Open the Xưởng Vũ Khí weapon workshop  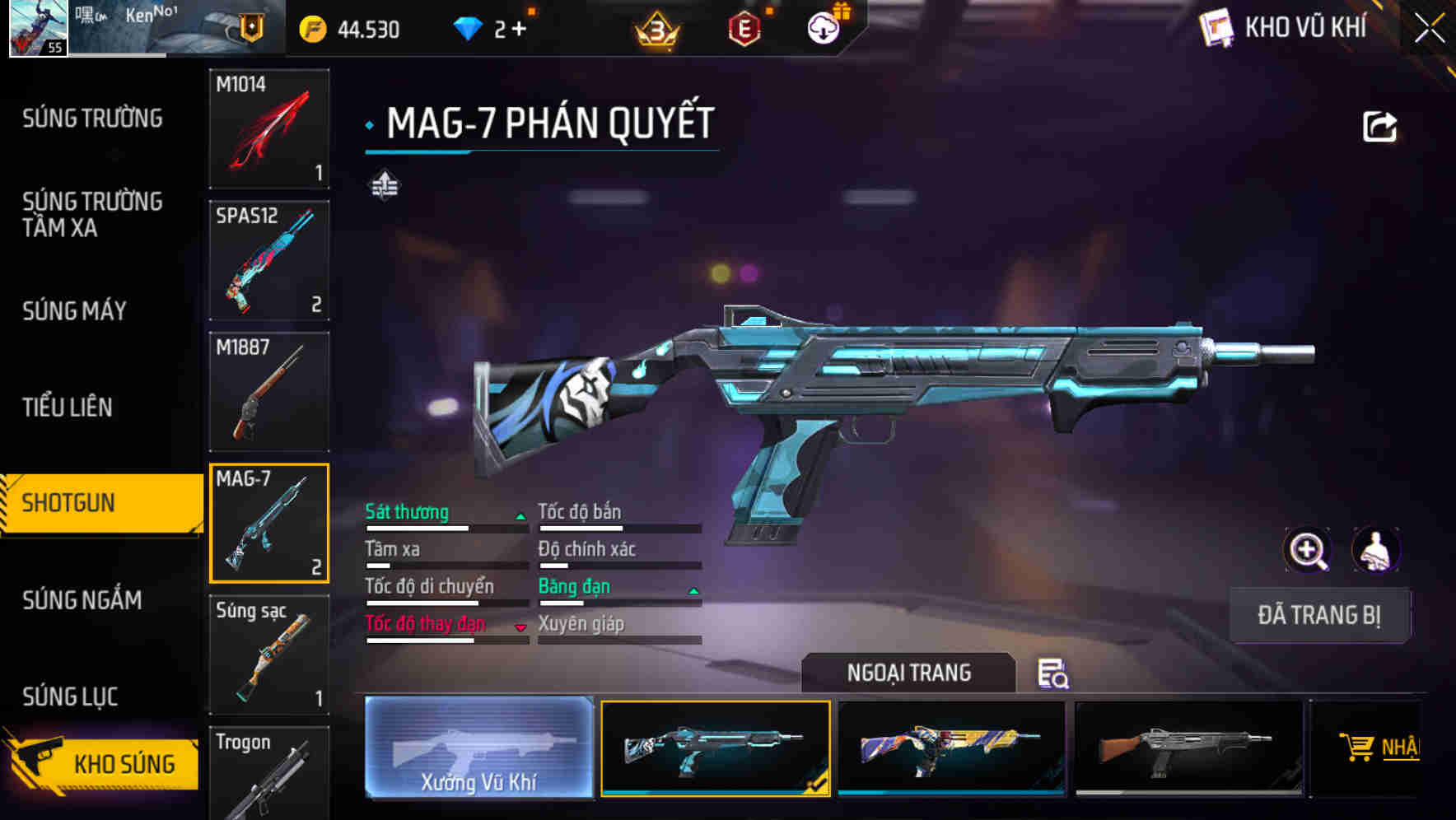point(478,748)
